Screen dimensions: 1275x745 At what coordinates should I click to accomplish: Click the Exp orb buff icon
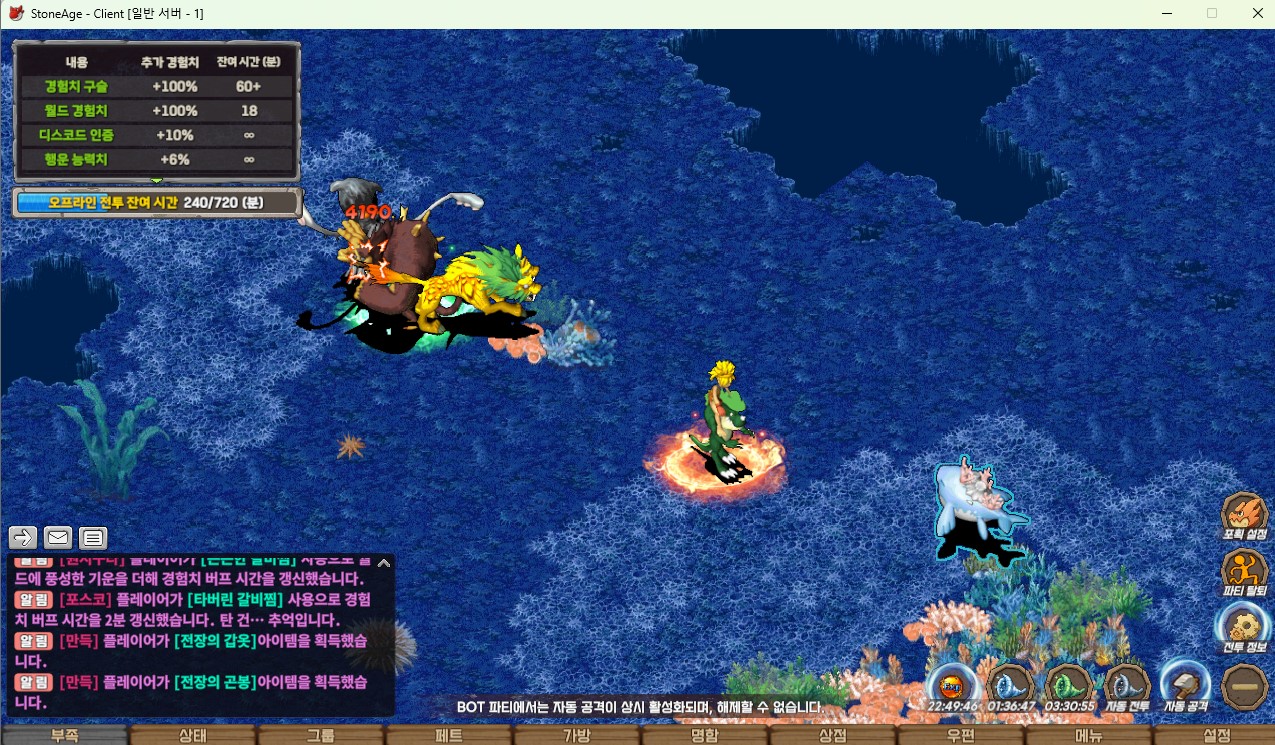point(951,687)
